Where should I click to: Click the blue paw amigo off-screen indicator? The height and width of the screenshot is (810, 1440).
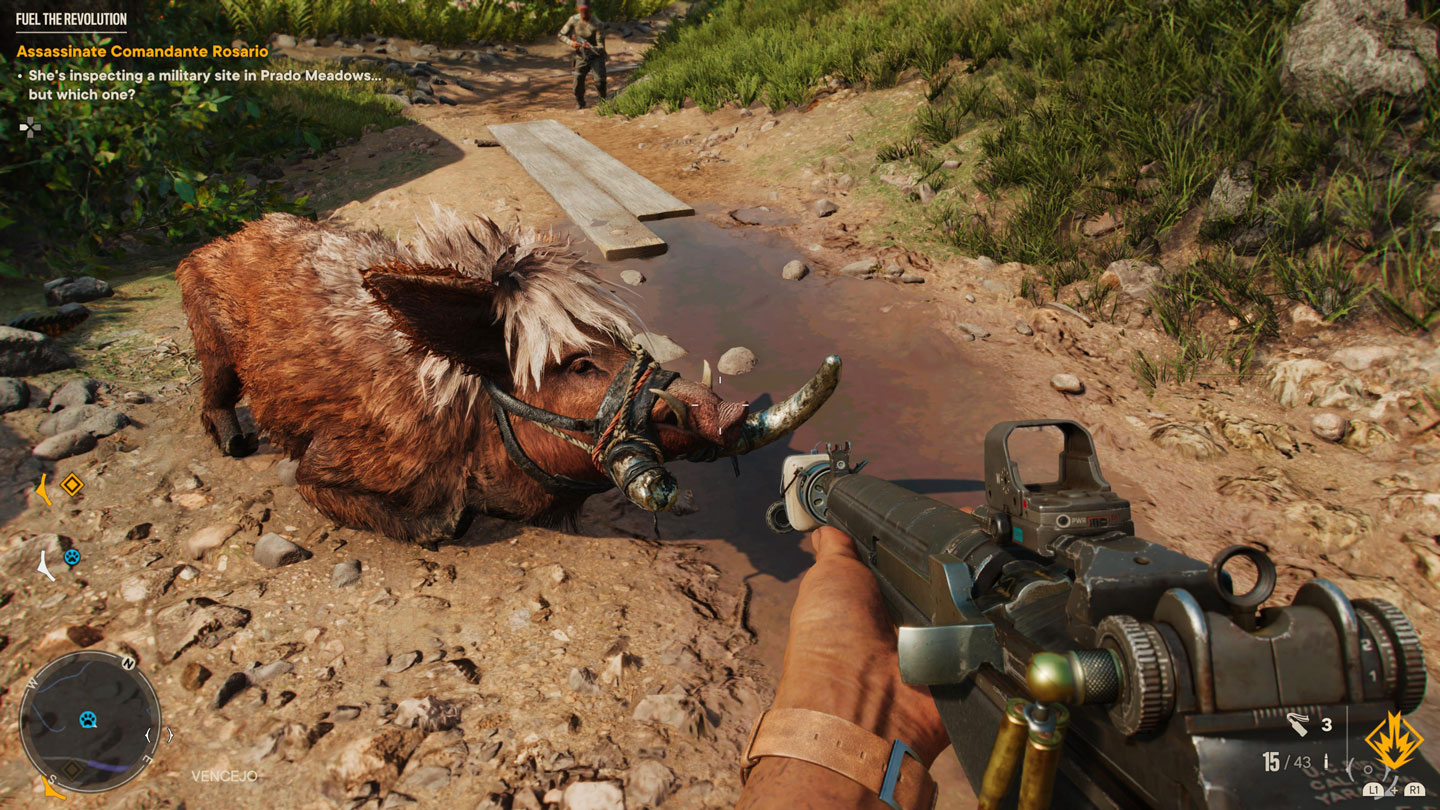pyautogui.click(x=71, y=558)
